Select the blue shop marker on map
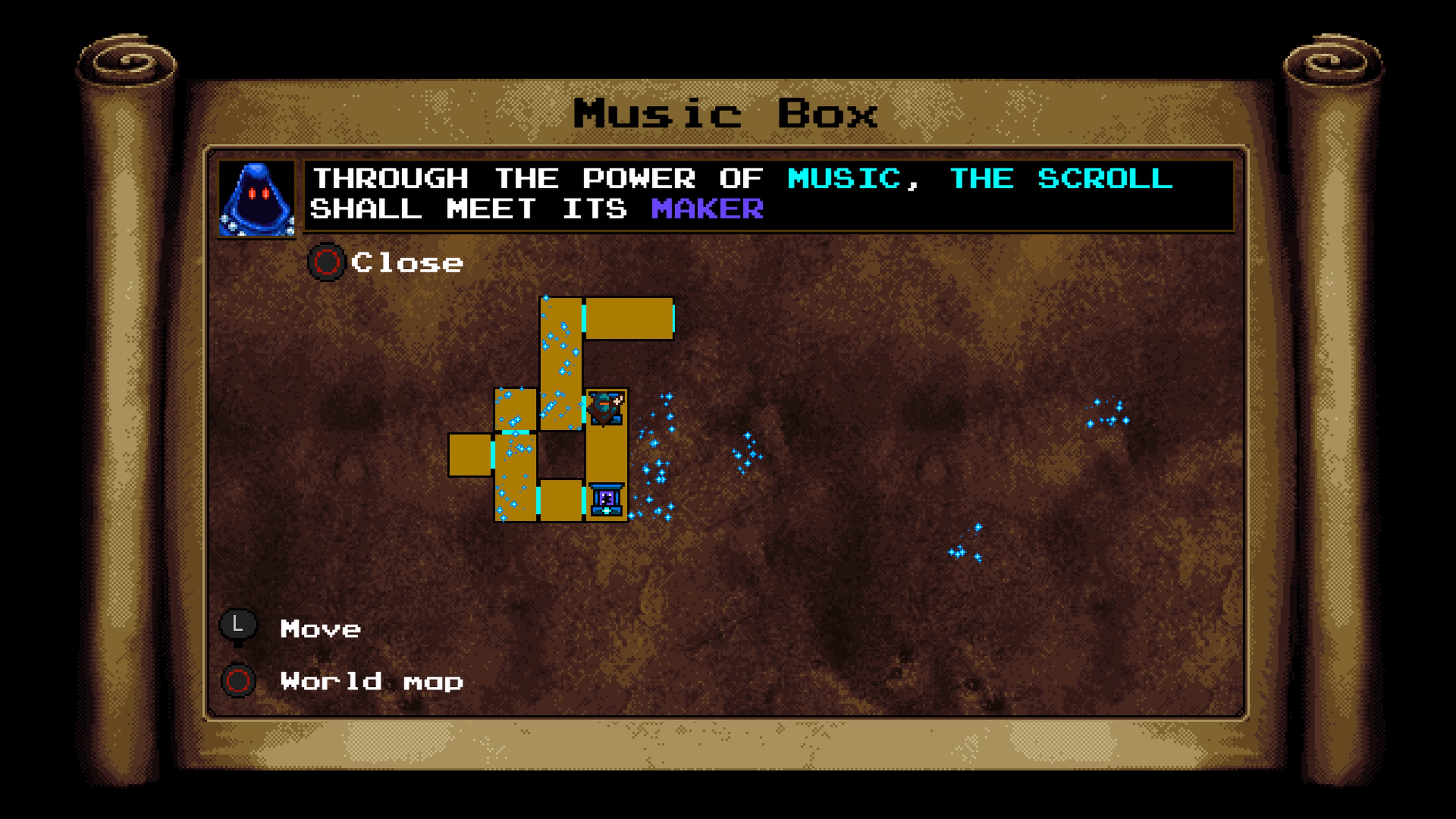Viewport: 1456px width, 819px height. 607,500
